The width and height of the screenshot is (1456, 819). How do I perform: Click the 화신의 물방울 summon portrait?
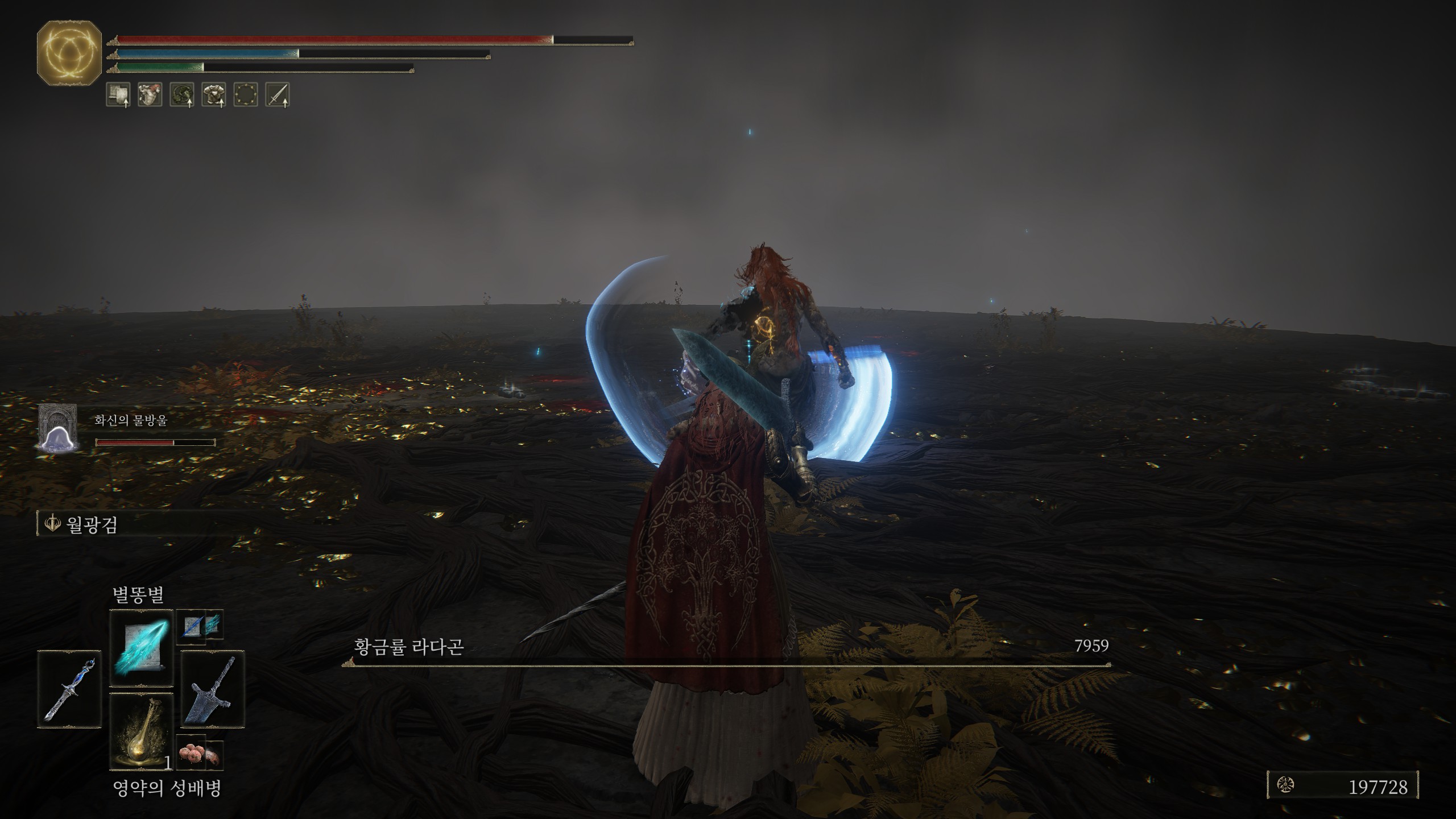tap(57, 428)
